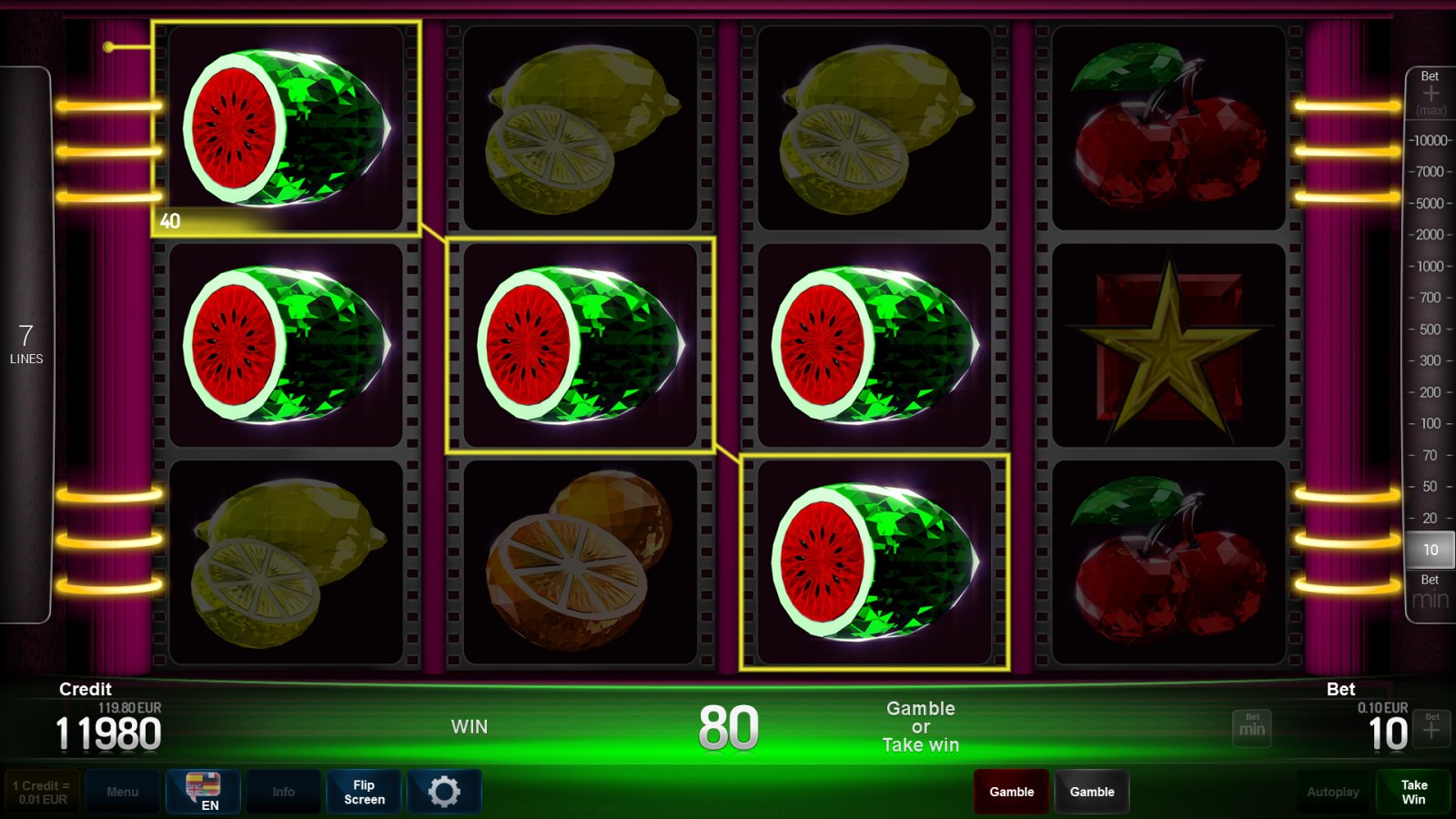Open settings with the gear icon
This screenshot has width=1456, height=819.
coord(444,792)
